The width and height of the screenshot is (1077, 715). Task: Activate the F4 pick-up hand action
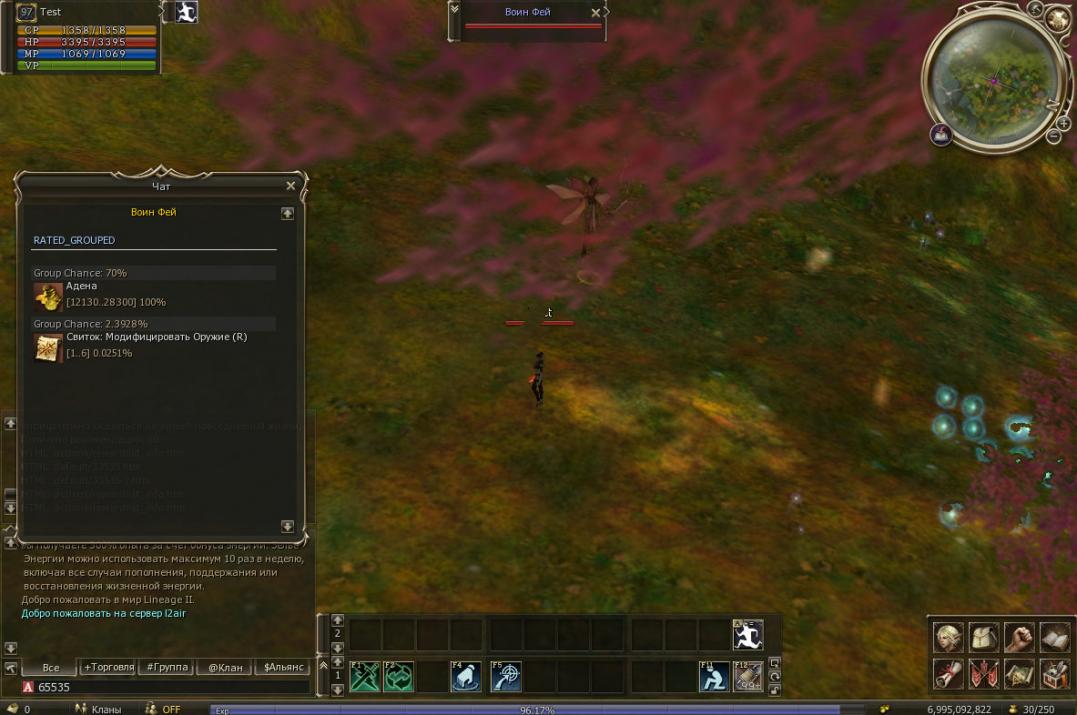pos(466,677)
